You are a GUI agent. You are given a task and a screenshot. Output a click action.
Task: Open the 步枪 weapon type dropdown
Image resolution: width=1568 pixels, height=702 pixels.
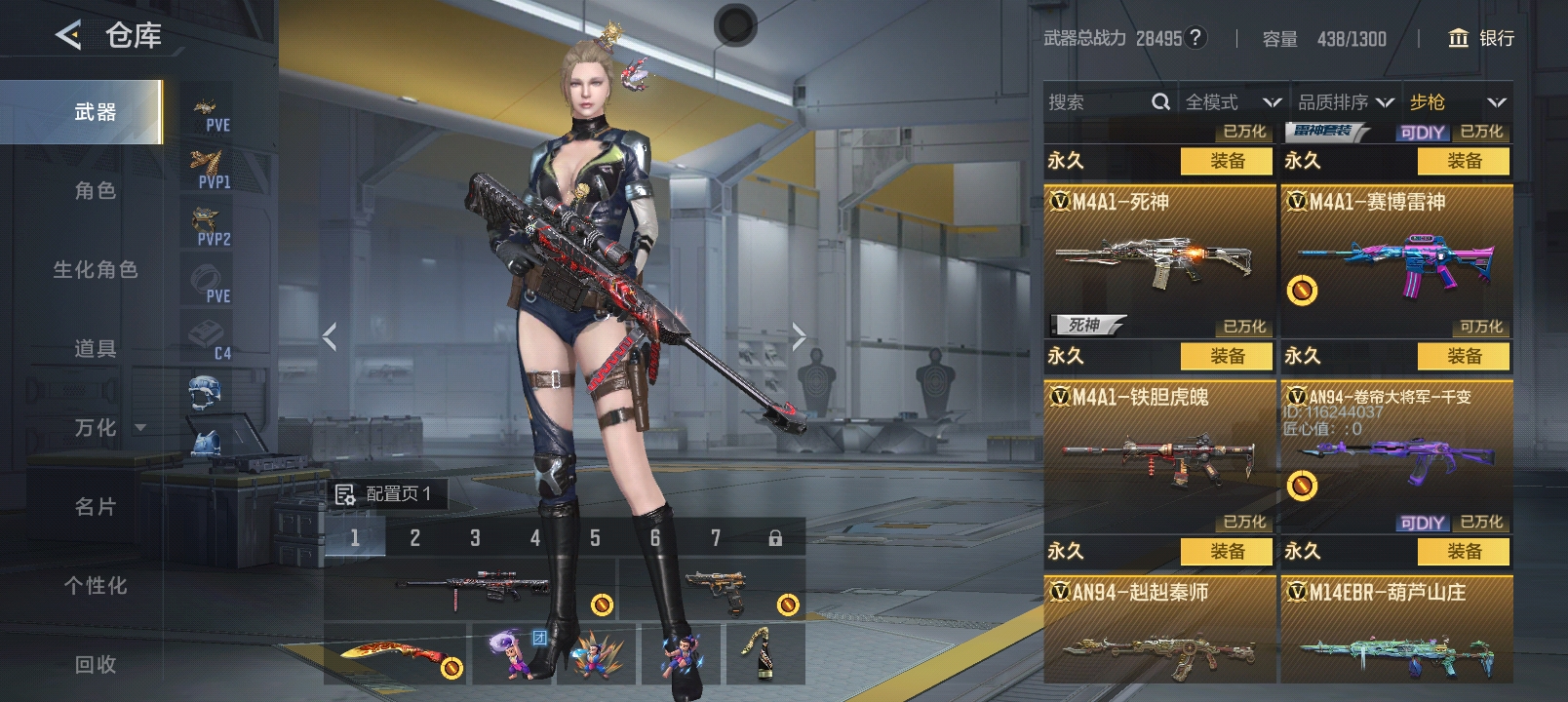tap(1457, 102)
